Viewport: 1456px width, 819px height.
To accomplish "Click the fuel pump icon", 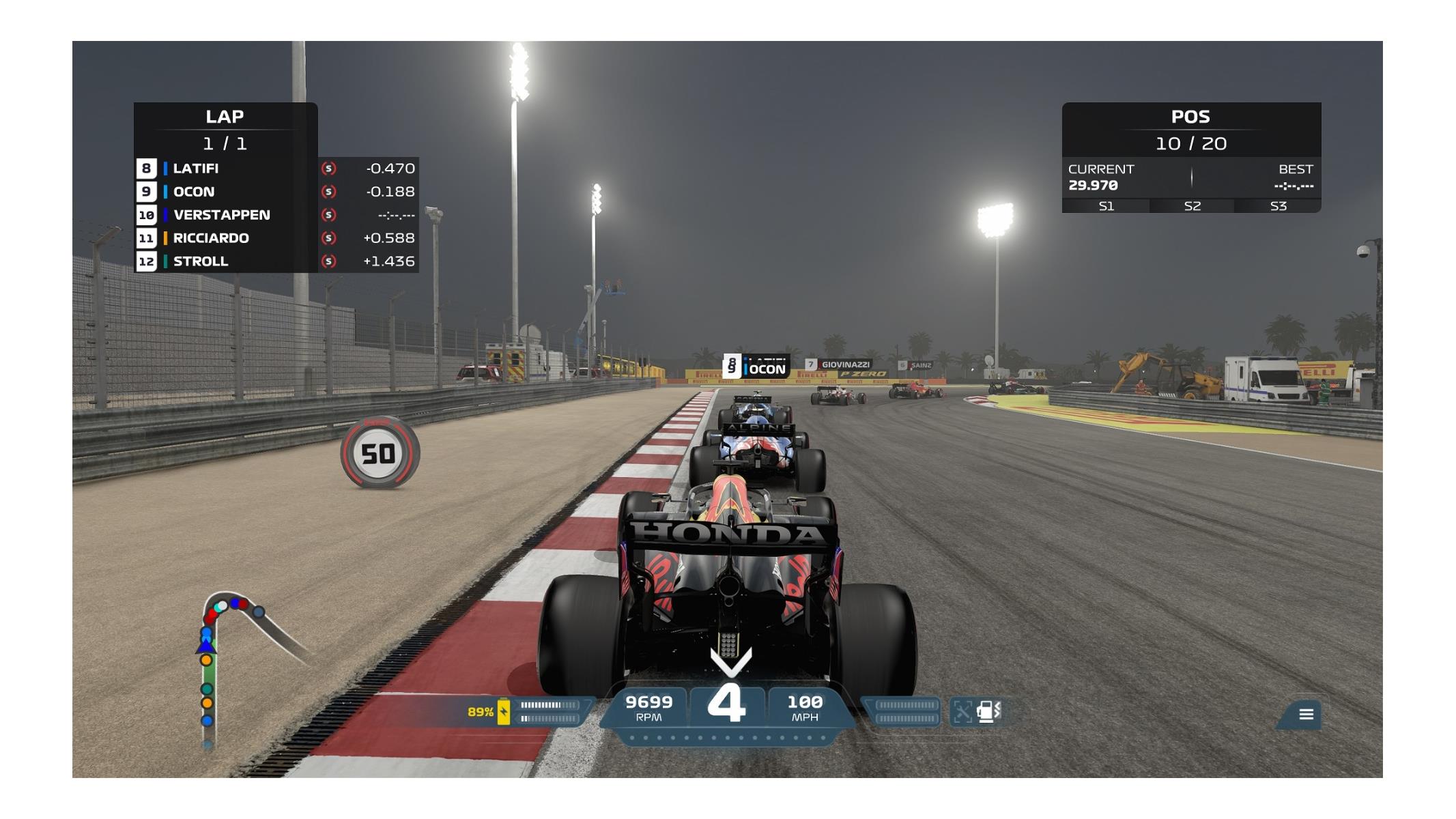I will click(x=988, y=711).
